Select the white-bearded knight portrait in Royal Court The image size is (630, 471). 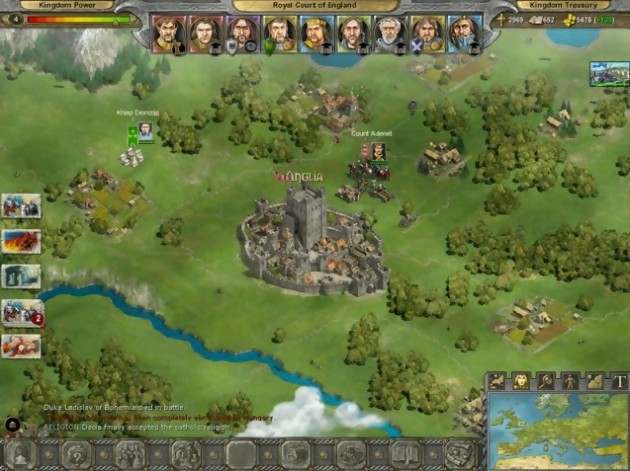click(388, 33)
